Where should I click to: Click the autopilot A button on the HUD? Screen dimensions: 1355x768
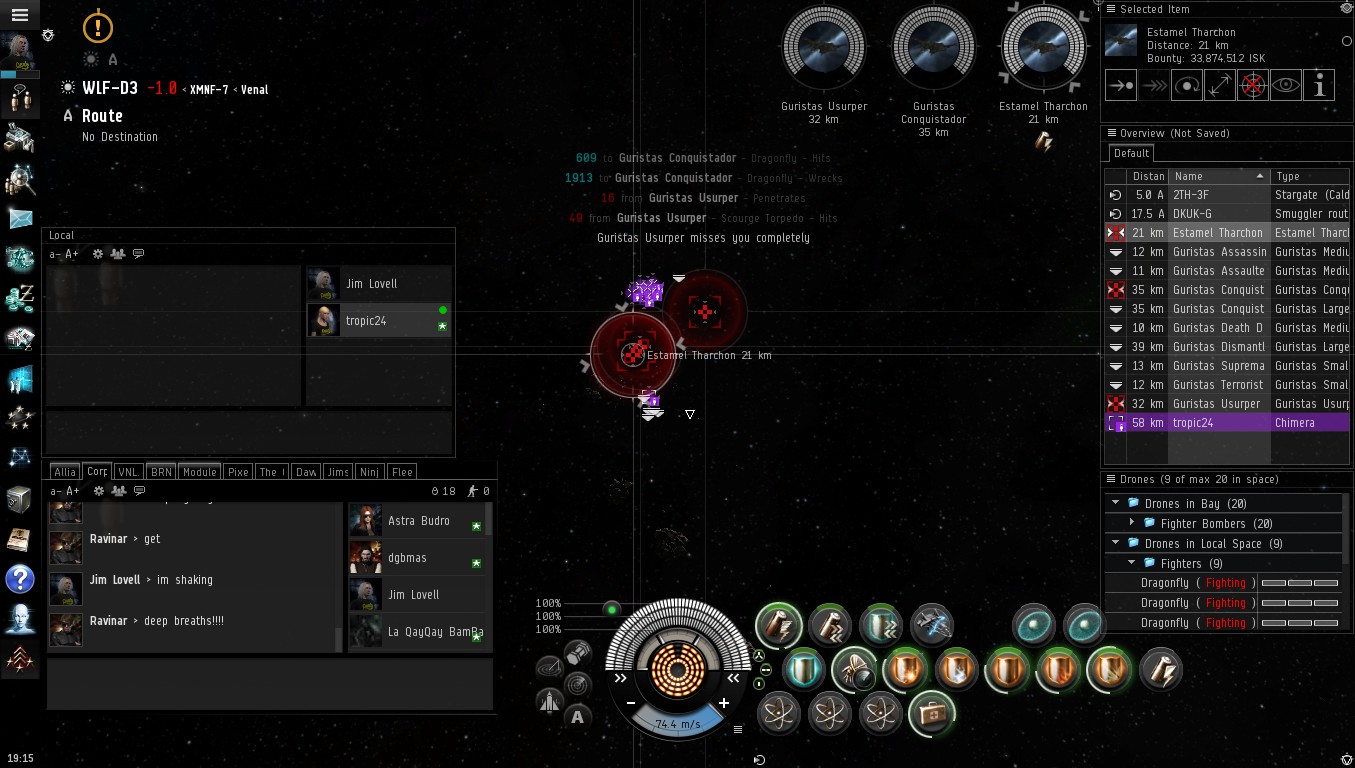point(577,716)
